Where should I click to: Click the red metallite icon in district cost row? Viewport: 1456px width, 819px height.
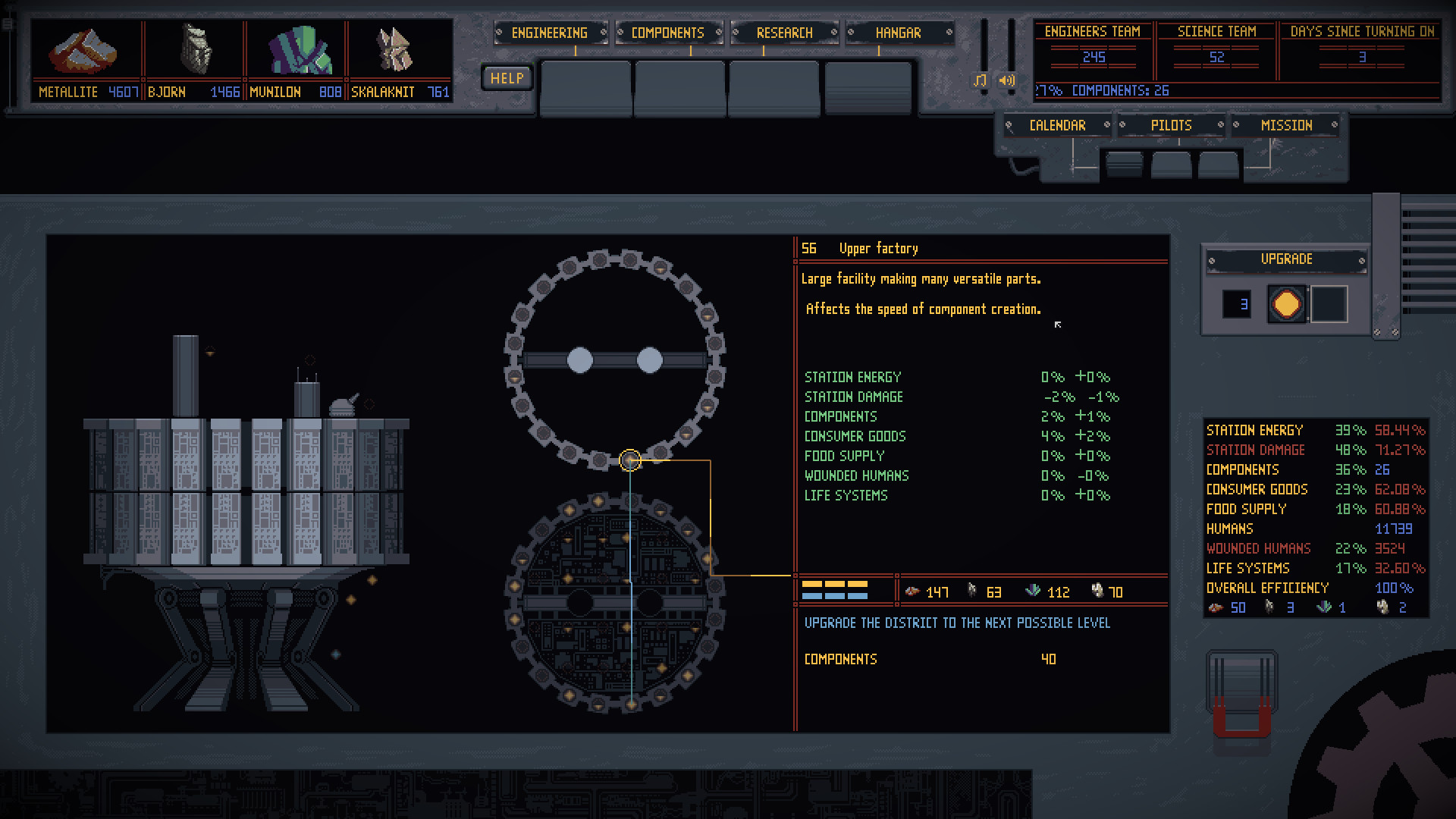(x=912, y=591)
